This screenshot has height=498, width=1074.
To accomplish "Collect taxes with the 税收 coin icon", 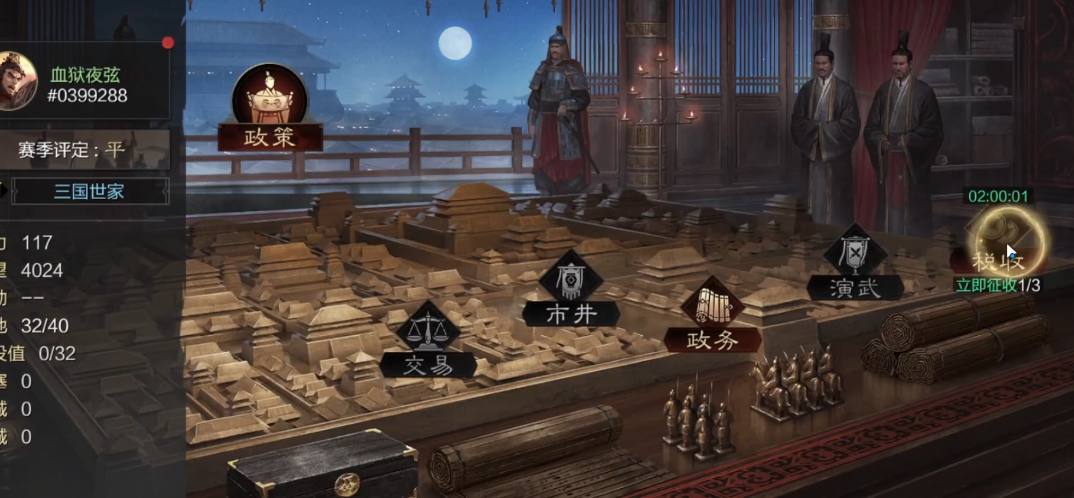I will 1008,240.
